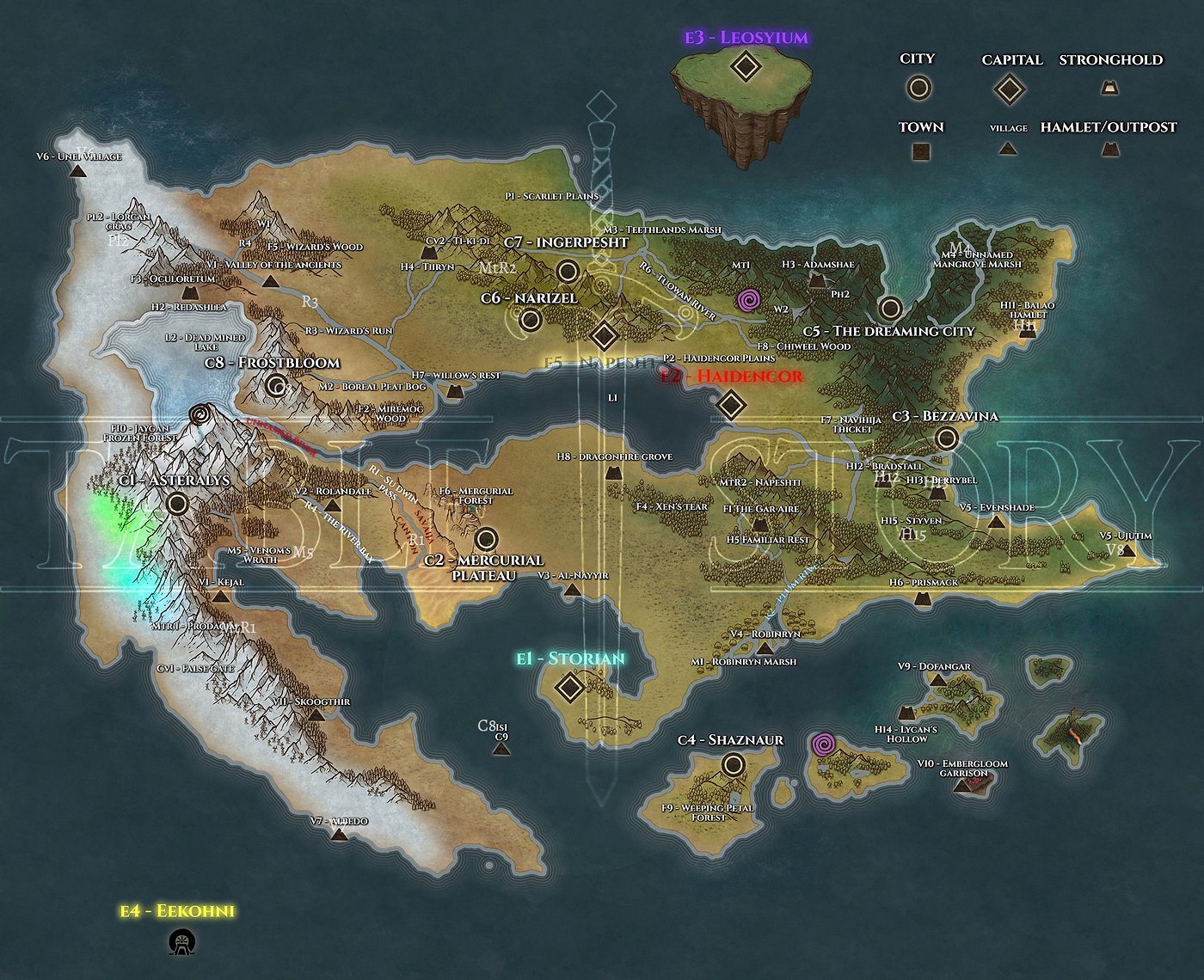The image size is (1204, 980).
Task: Open the Frostbloom city marker
Action: point(276,385)
